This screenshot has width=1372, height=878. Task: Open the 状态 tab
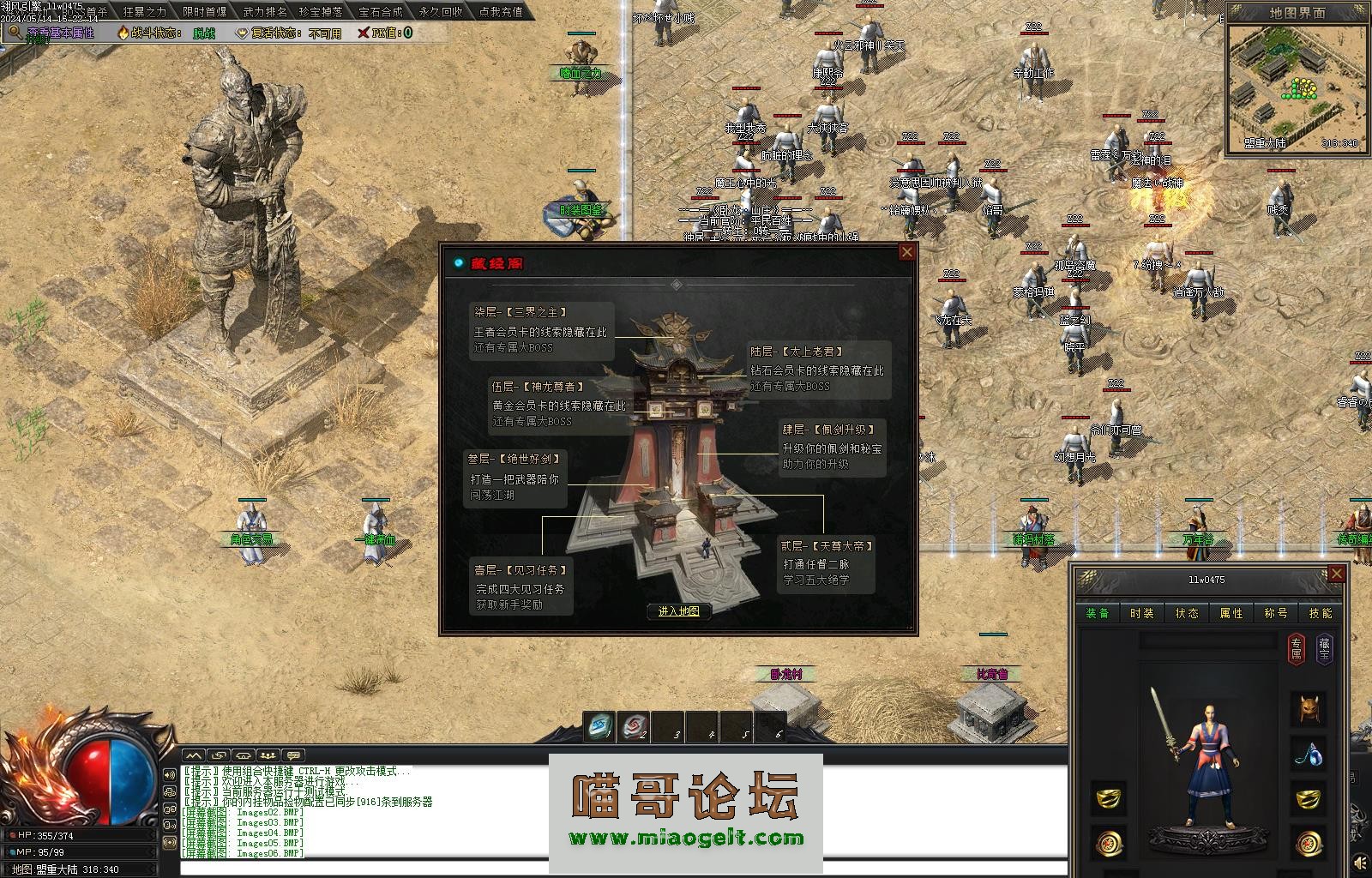pyautogui.click(x=1187, y=613)
